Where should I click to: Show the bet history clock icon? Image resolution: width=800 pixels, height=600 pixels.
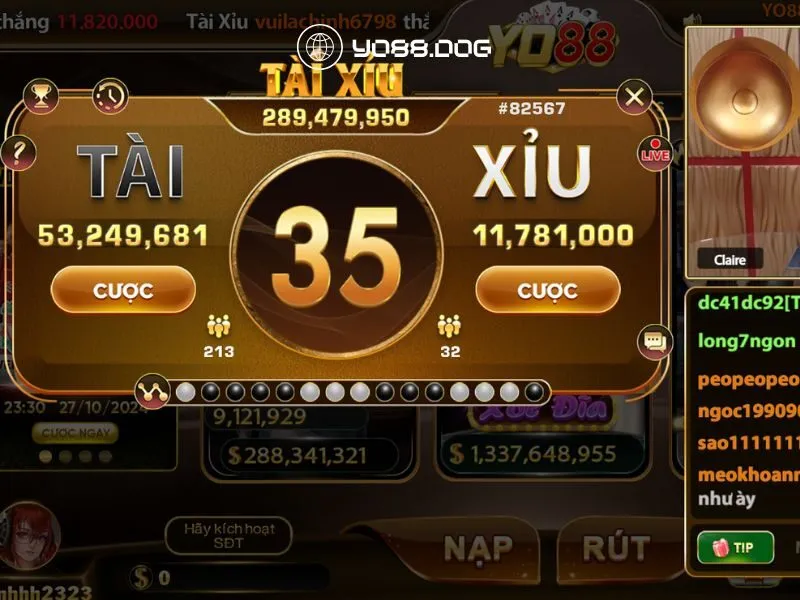[110, 96]
